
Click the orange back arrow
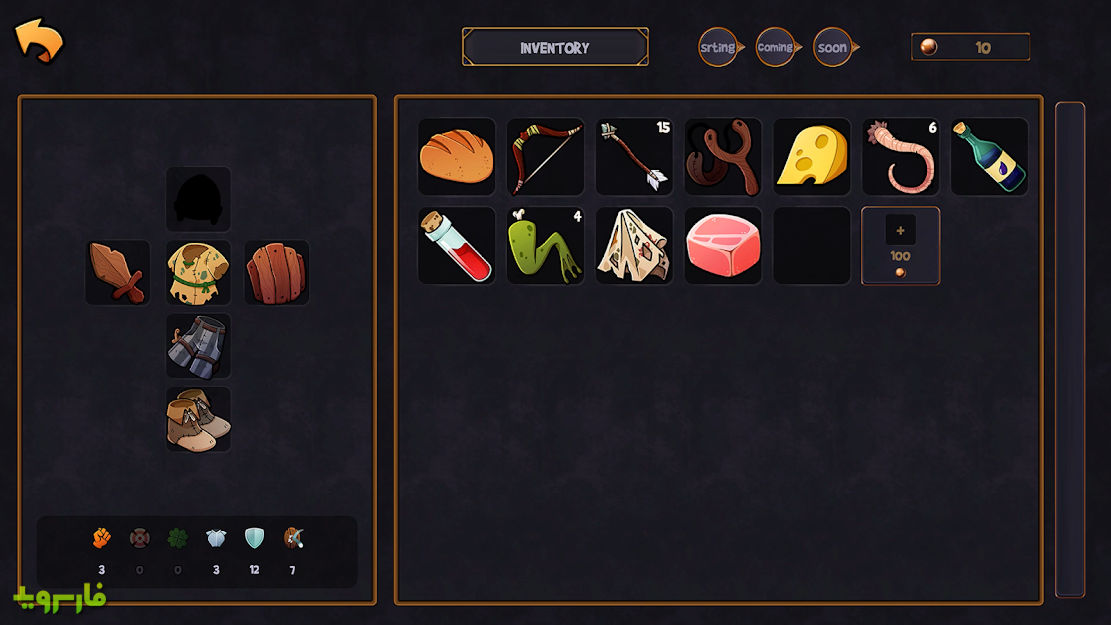pos(38,41)
